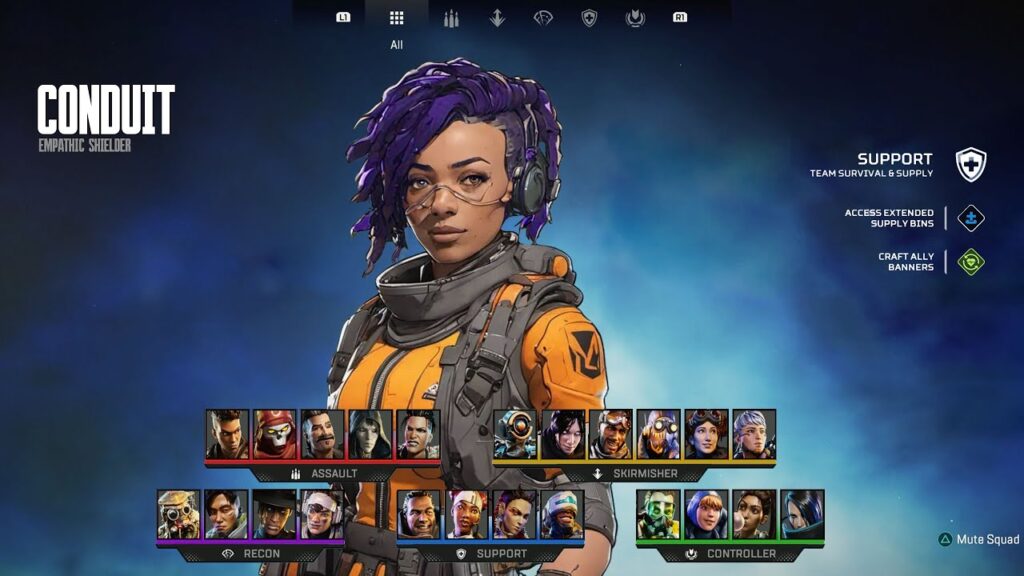Show the Recon class tab (eye icon)
Viewport: 1024px width, 576px height.
543,18
